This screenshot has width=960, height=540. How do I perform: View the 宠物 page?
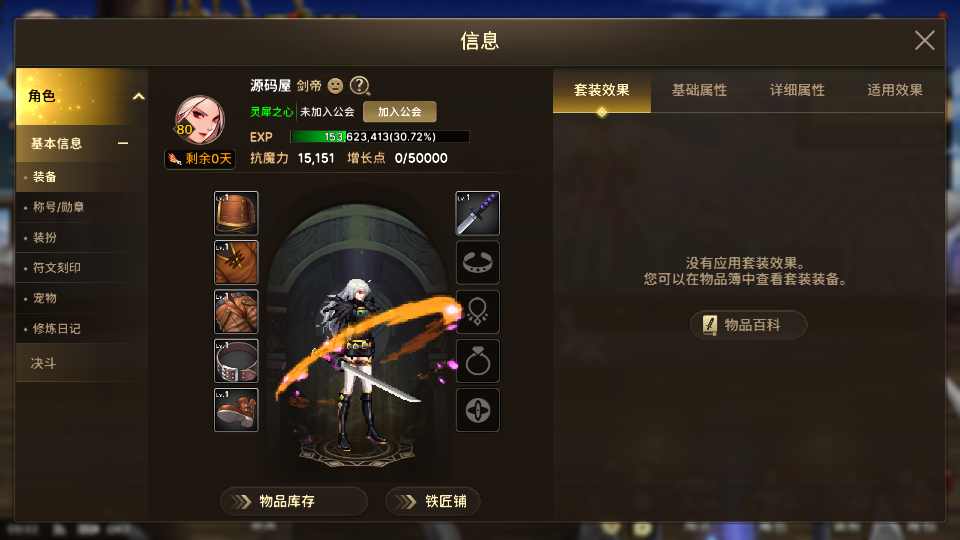click(x=45, y=298)
